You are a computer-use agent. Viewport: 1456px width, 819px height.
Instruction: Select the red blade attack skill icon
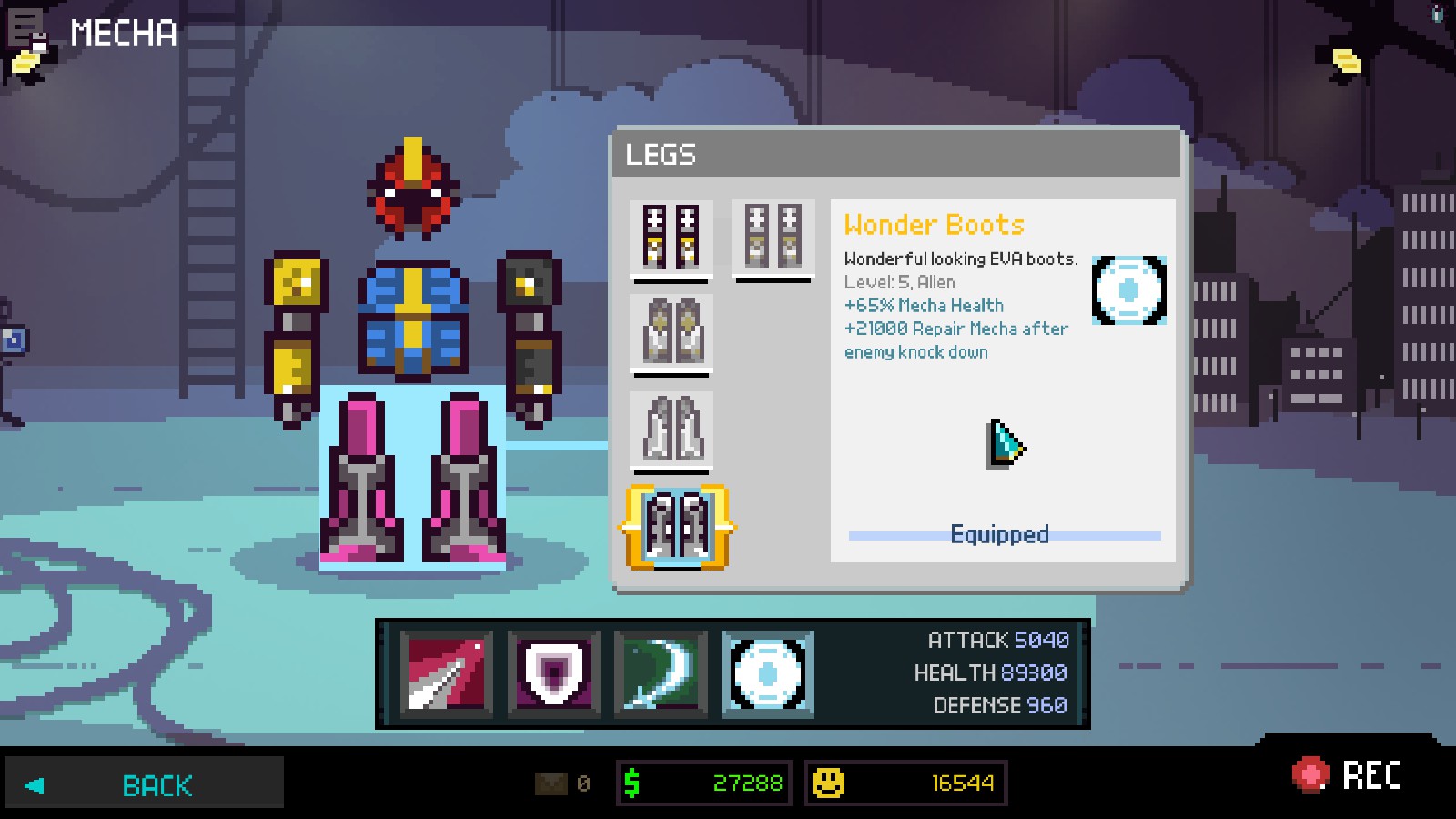point(446,673)
